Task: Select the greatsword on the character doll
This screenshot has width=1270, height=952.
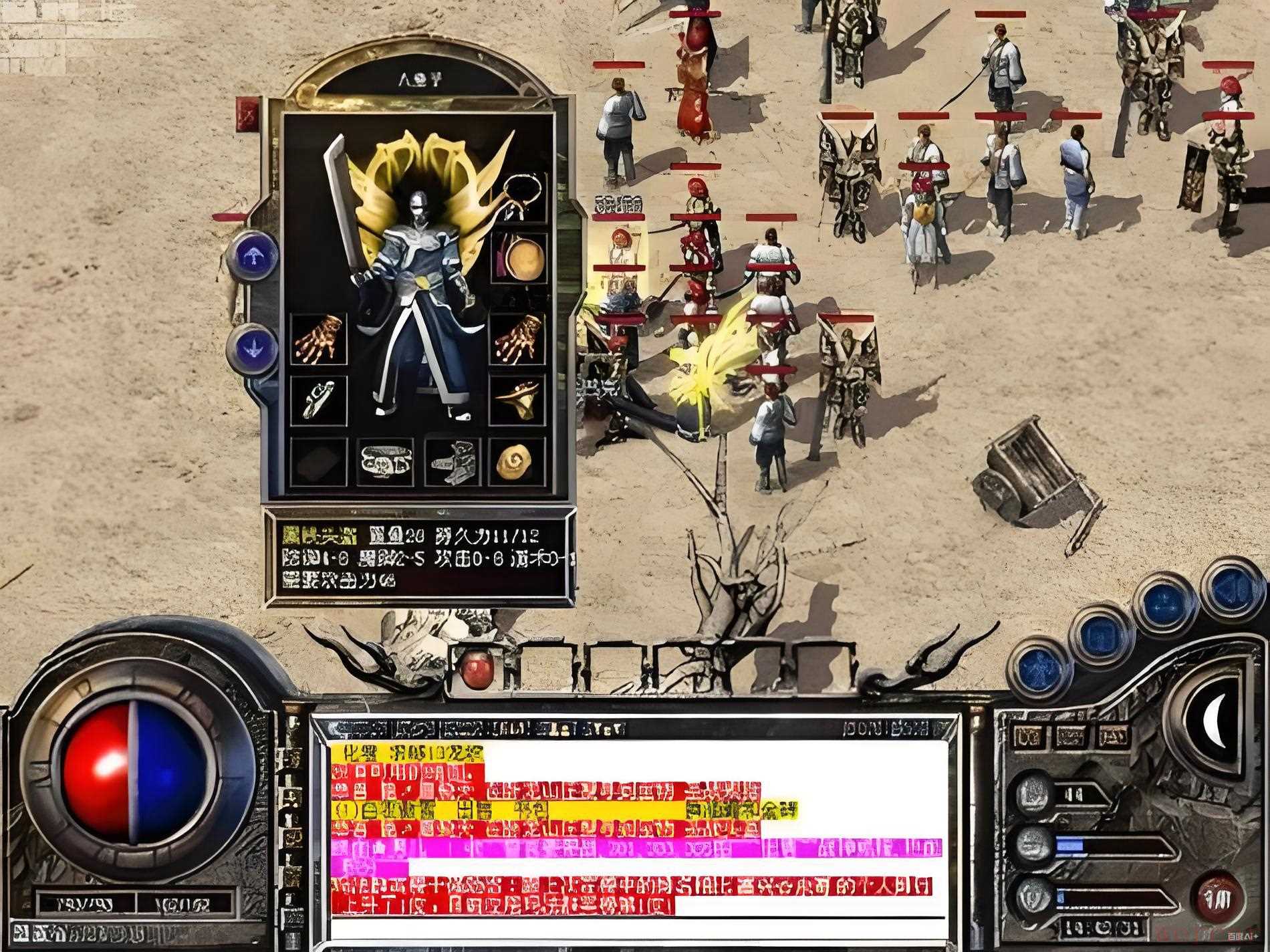Action: point(341,201)
